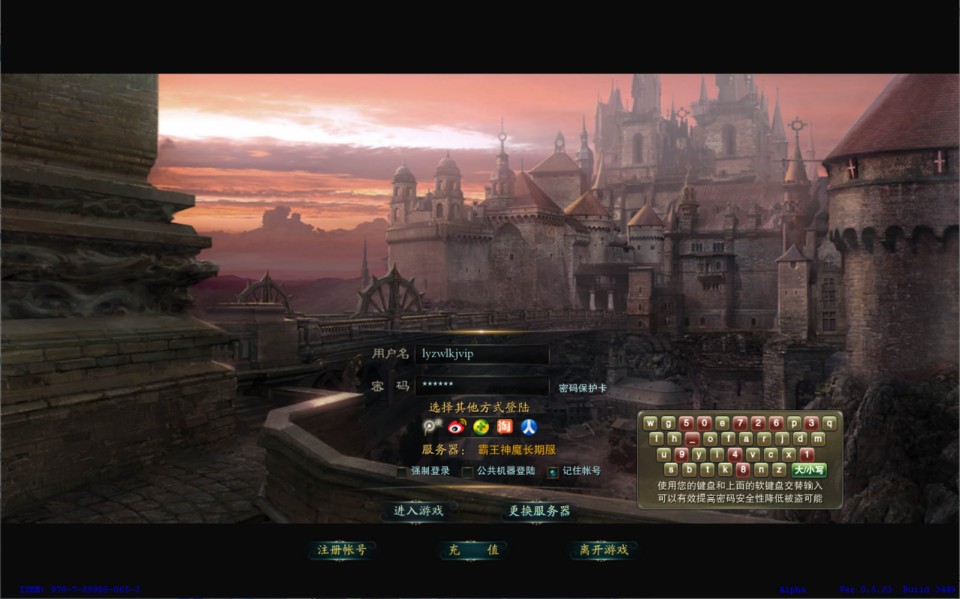Open the 充值 recharge page
960x599 pixels.
point(471,550)
